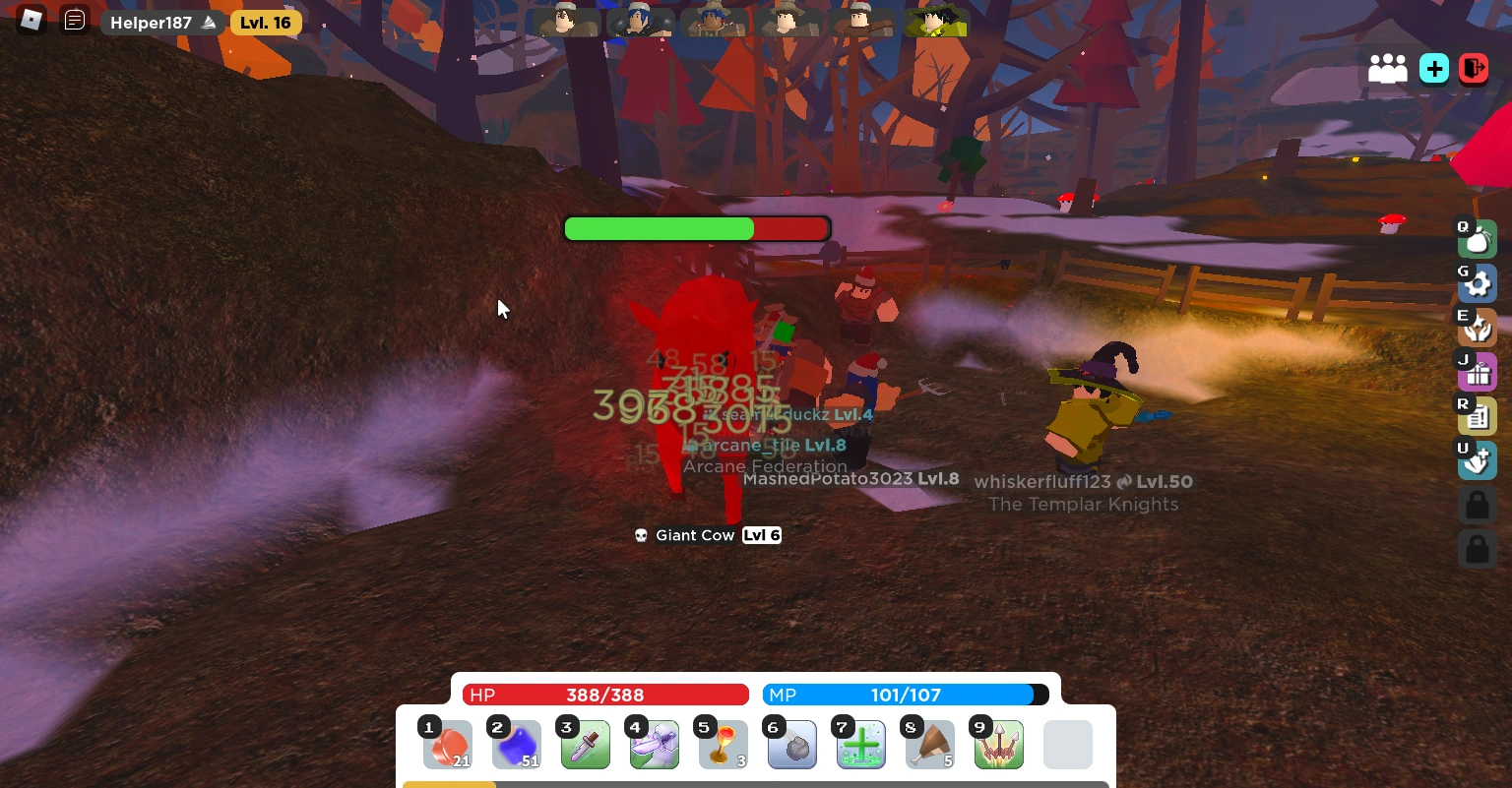This screenshot has width=1512, height=788.
Task: Click the red leave game icon
Action: coord(1474,68)
